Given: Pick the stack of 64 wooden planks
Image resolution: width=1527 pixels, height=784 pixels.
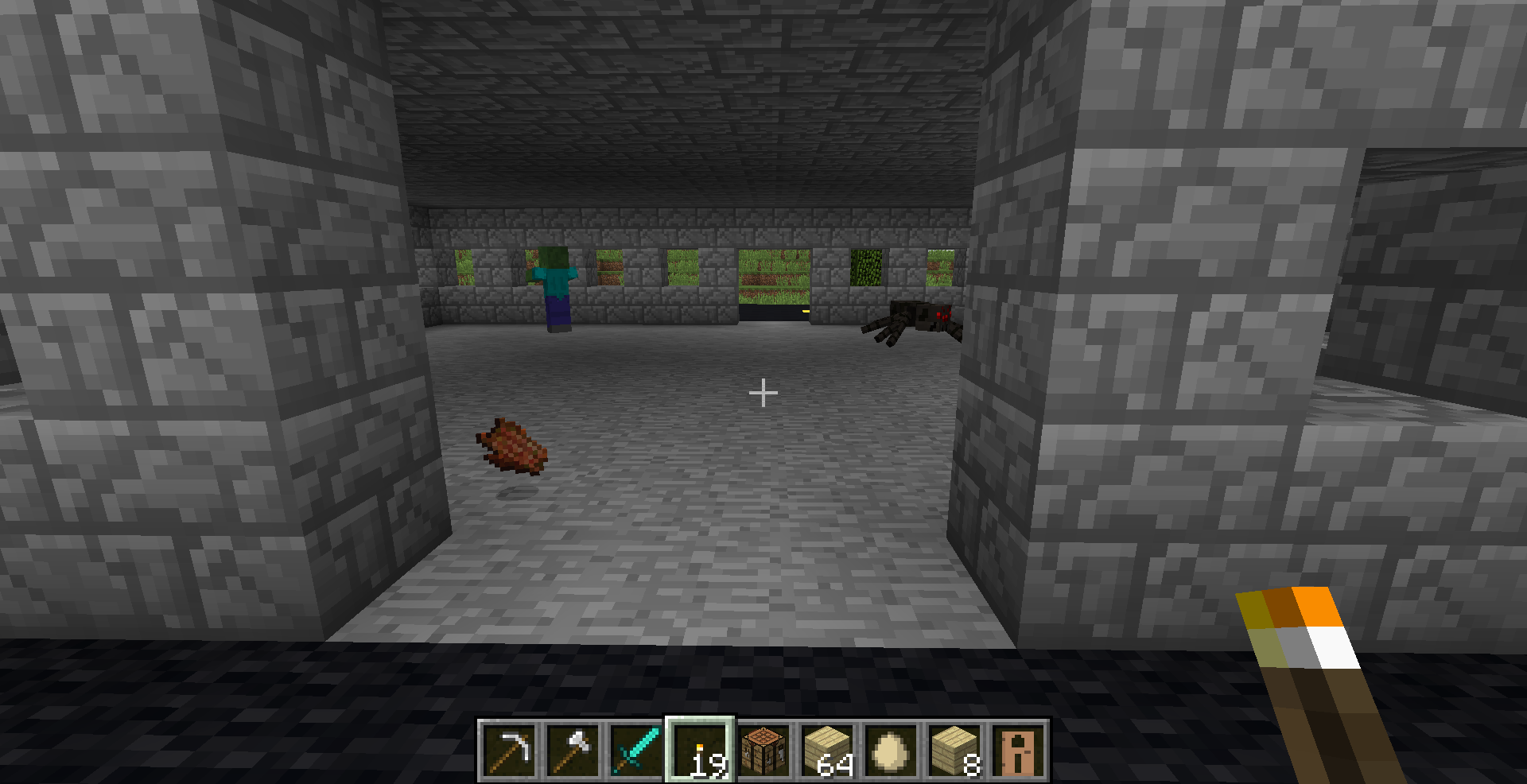Looking at the screenshot, I should (x=827, y=750).
